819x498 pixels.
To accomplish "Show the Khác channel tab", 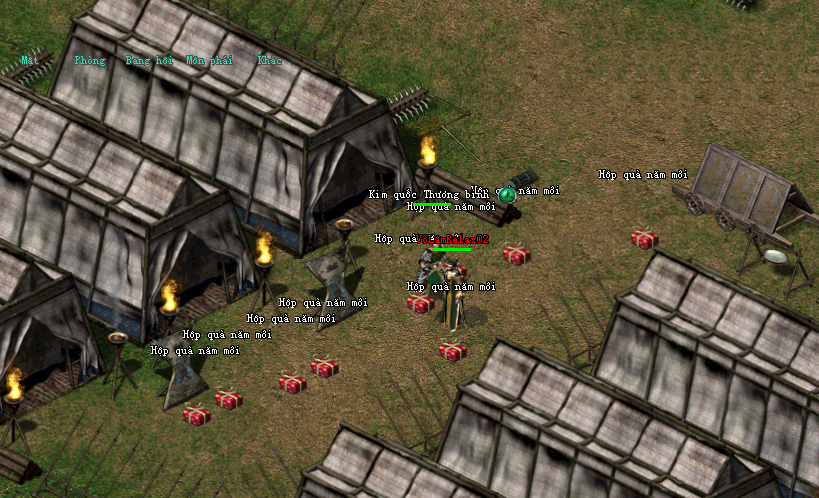I will 269,60.
